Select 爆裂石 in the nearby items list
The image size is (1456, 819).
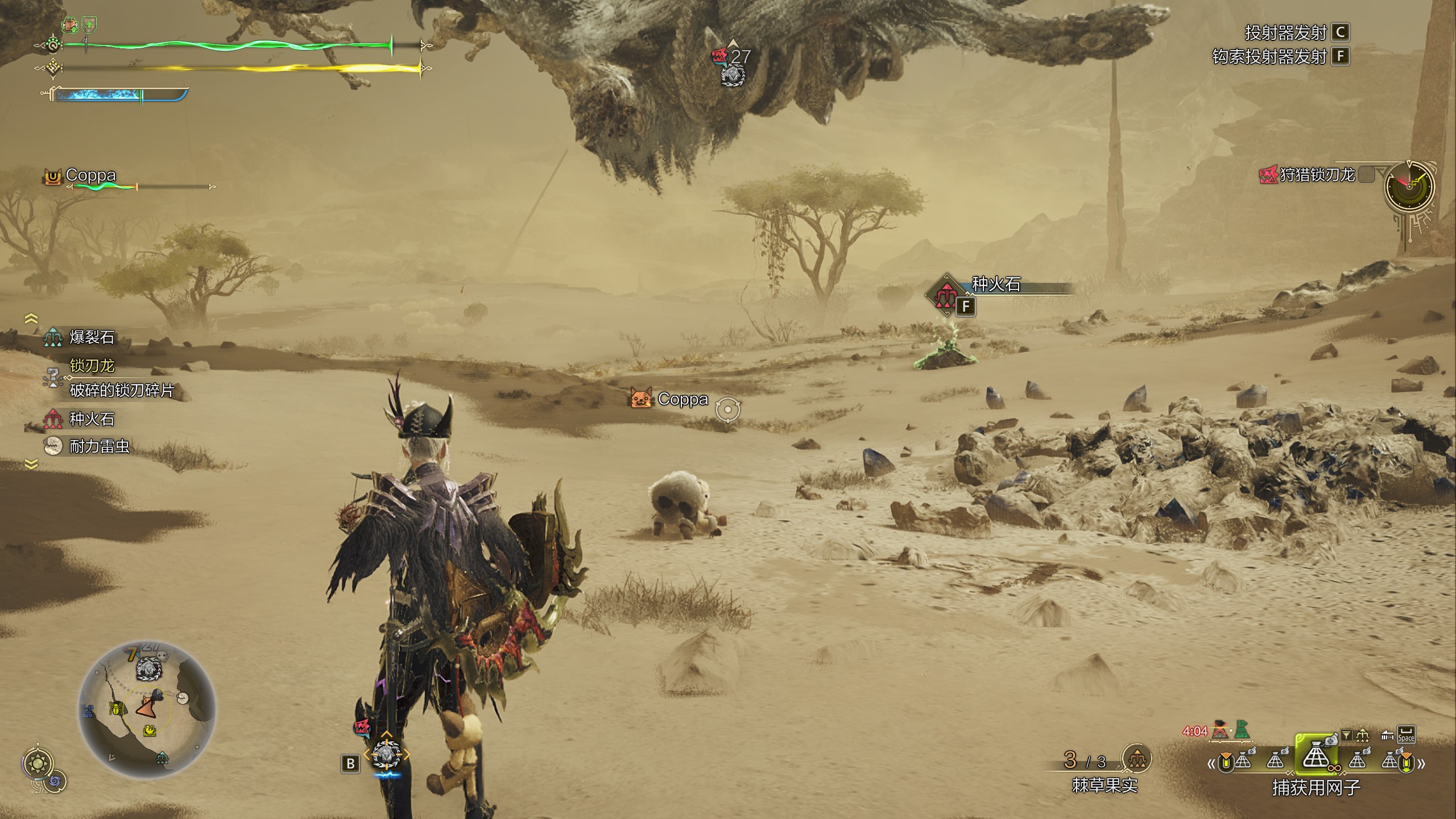pyautogui.click(x=92, y=337)
